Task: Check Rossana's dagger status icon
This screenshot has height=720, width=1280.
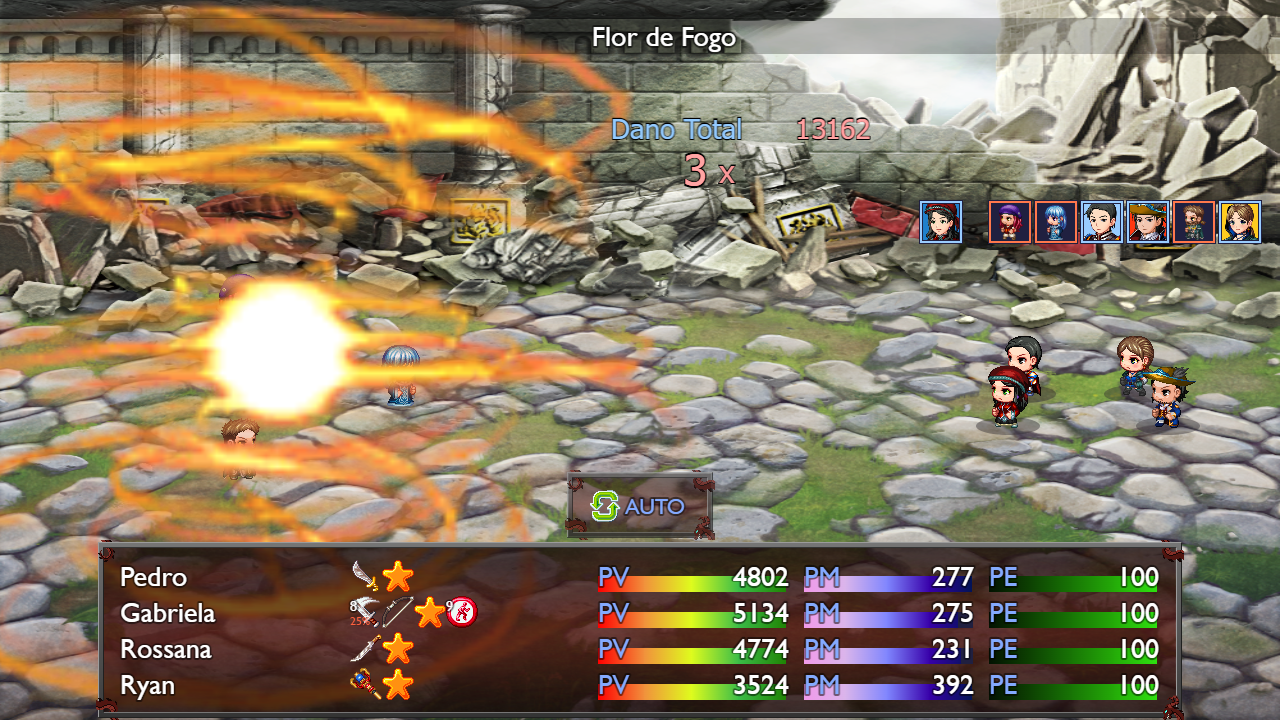Action: tap(365, 649)
